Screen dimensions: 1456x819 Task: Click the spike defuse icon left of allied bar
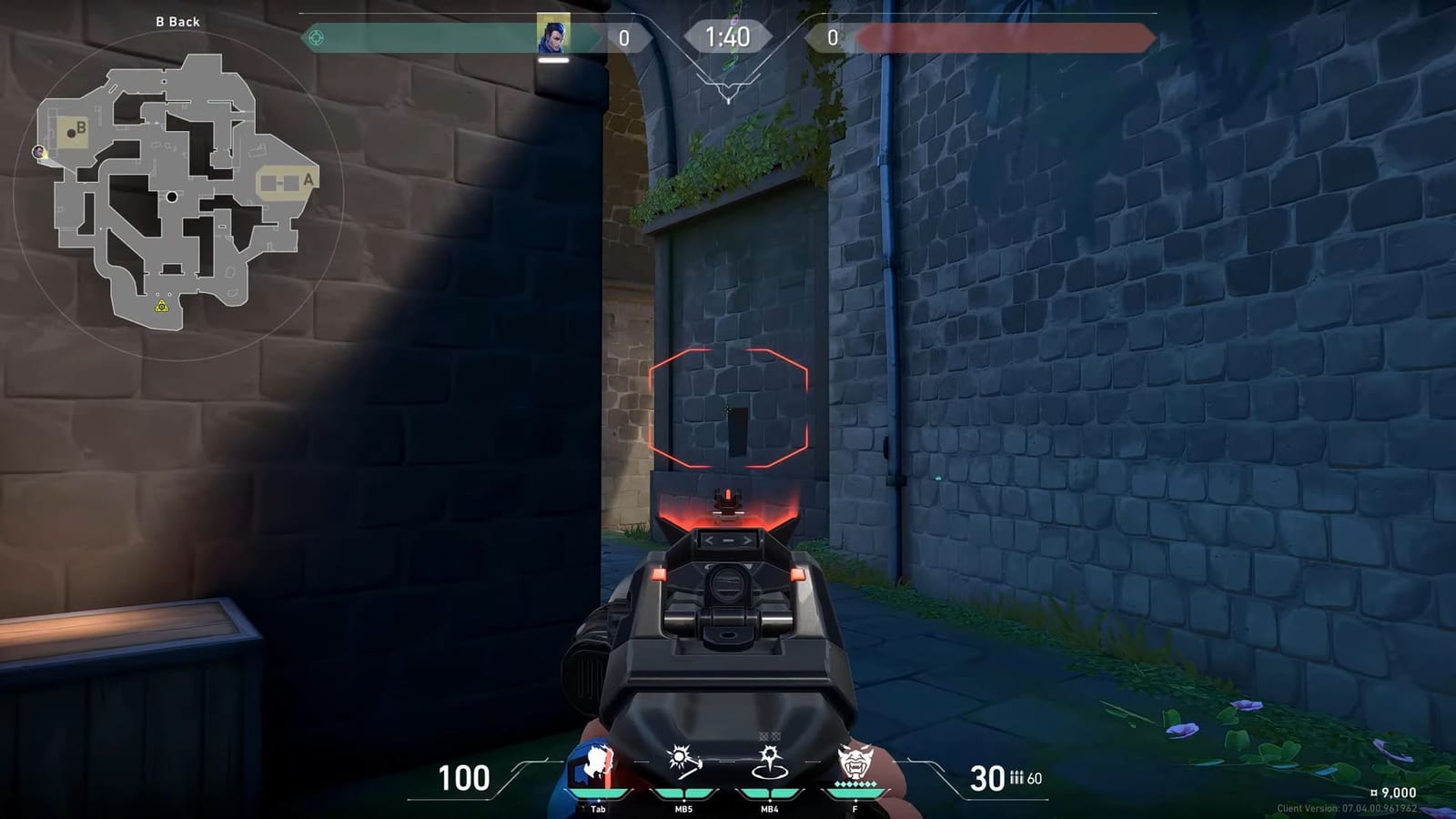click(314, 35)
